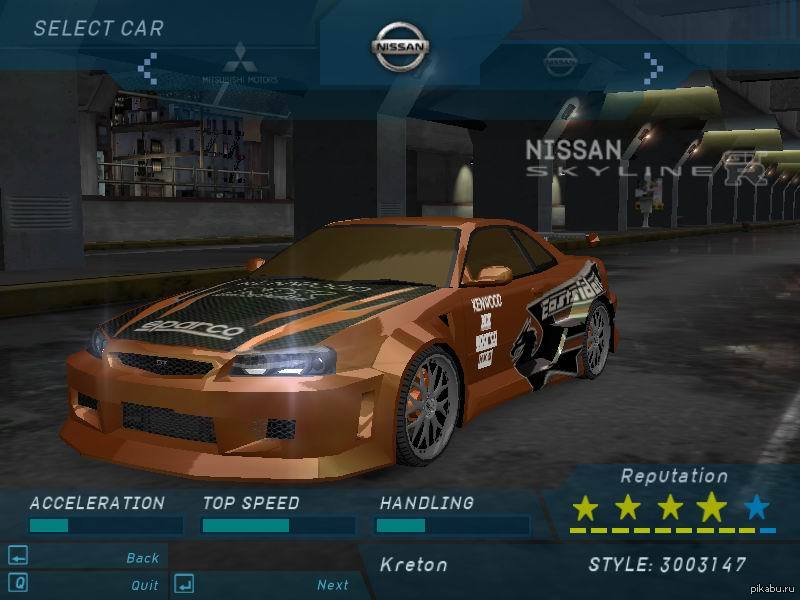
Task: Go back with the Back button
Action: coord(142,558)
